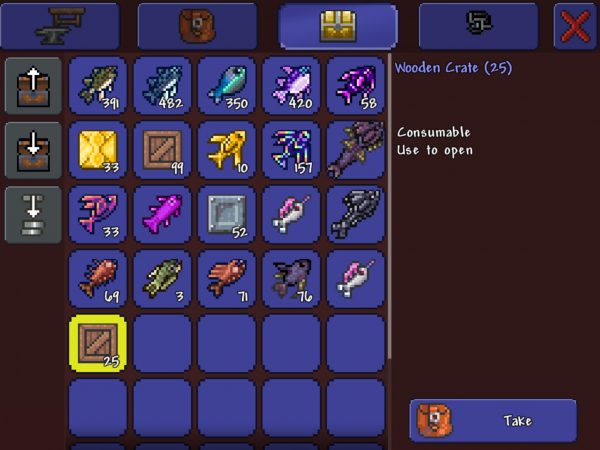Pick the dark purple fish stack of 76
600x450 pixels.
coord(291,278)
